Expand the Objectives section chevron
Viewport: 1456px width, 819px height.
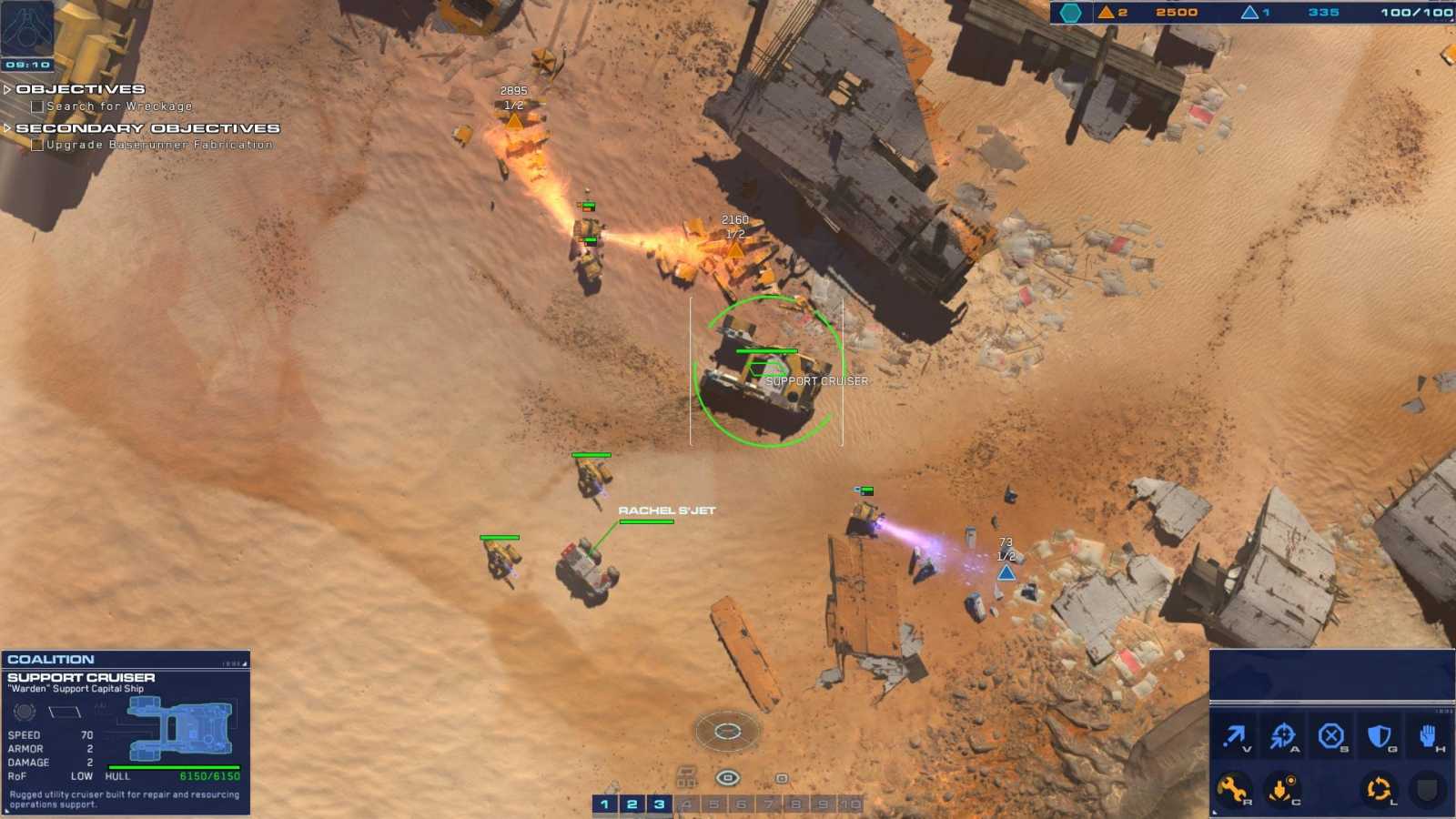coord(9,88)
